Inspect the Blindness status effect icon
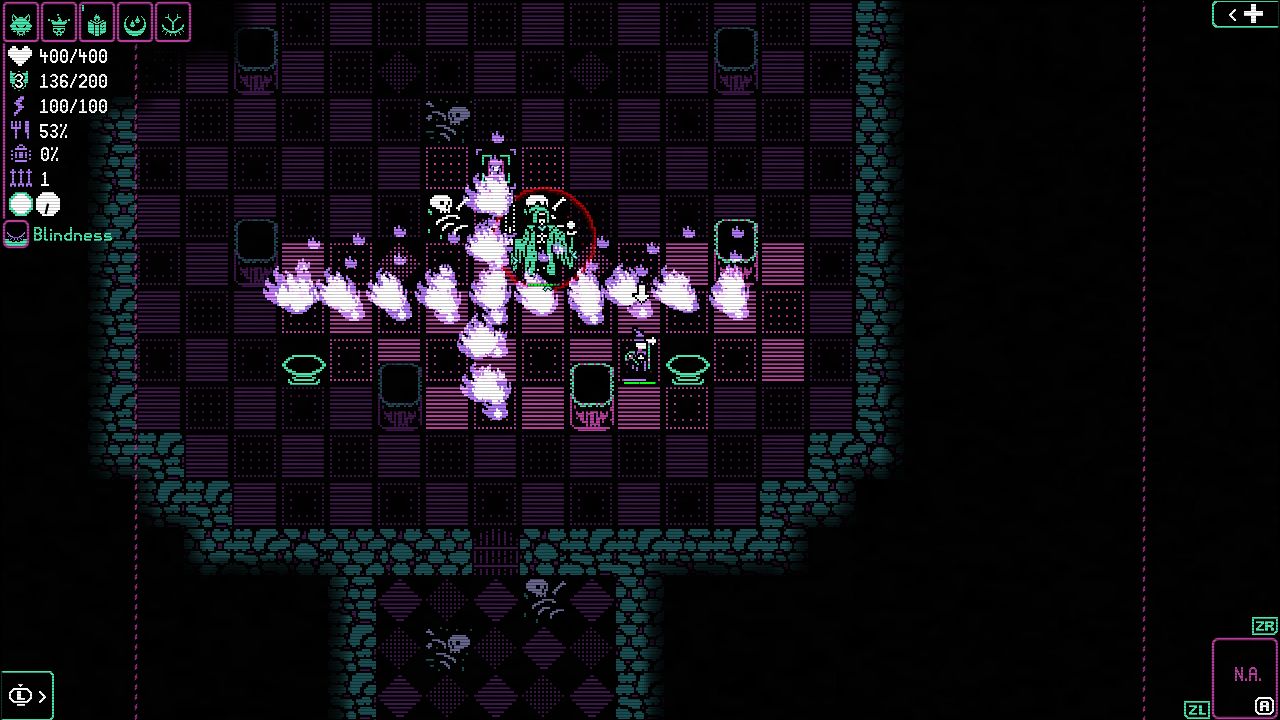 (x=16, y=235)
